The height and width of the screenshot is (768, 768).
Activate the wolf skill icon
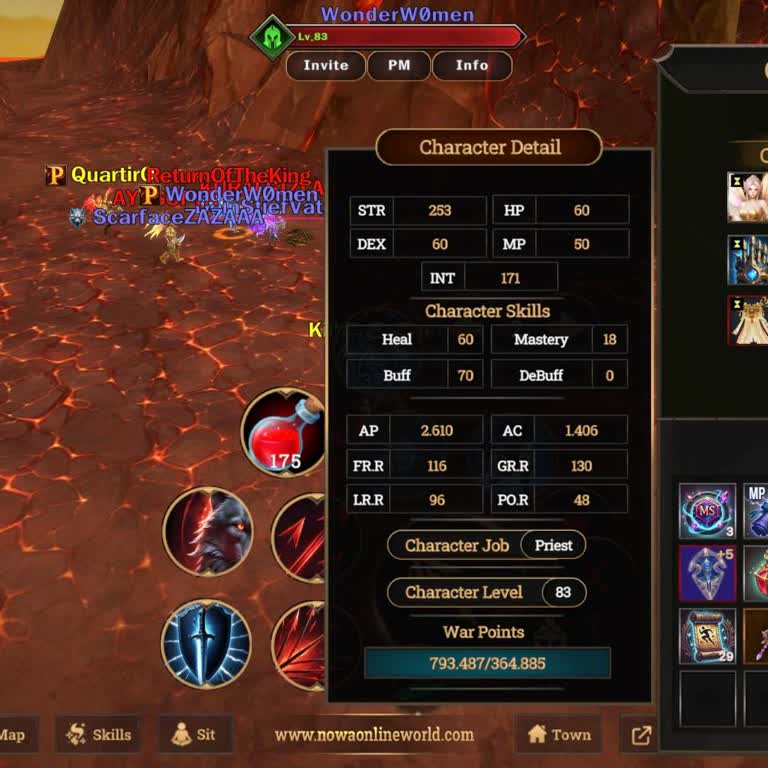point(208,531)
